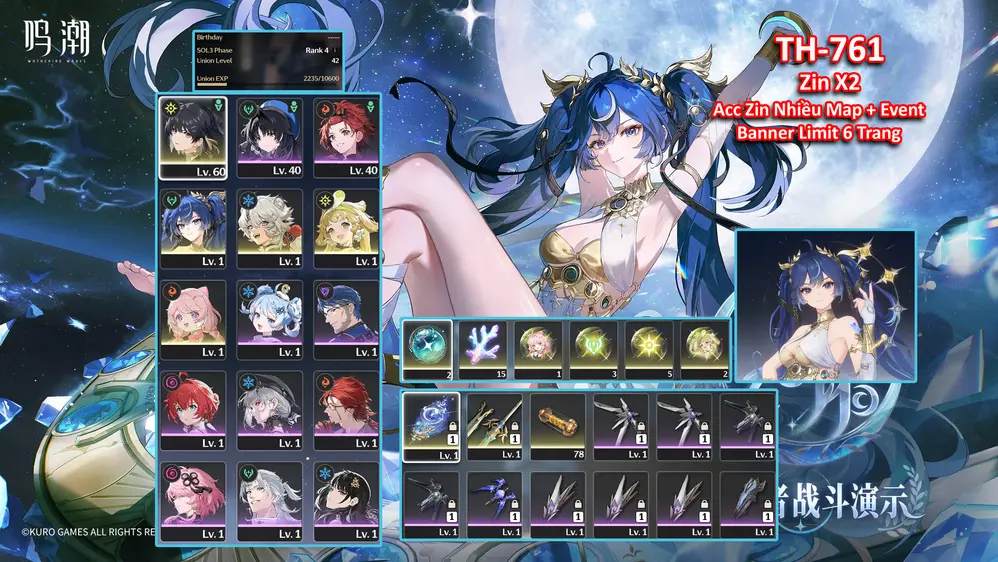Click the coral item with count 15
Viewport: 998px width, 562px height.
[x=484, y=349]
